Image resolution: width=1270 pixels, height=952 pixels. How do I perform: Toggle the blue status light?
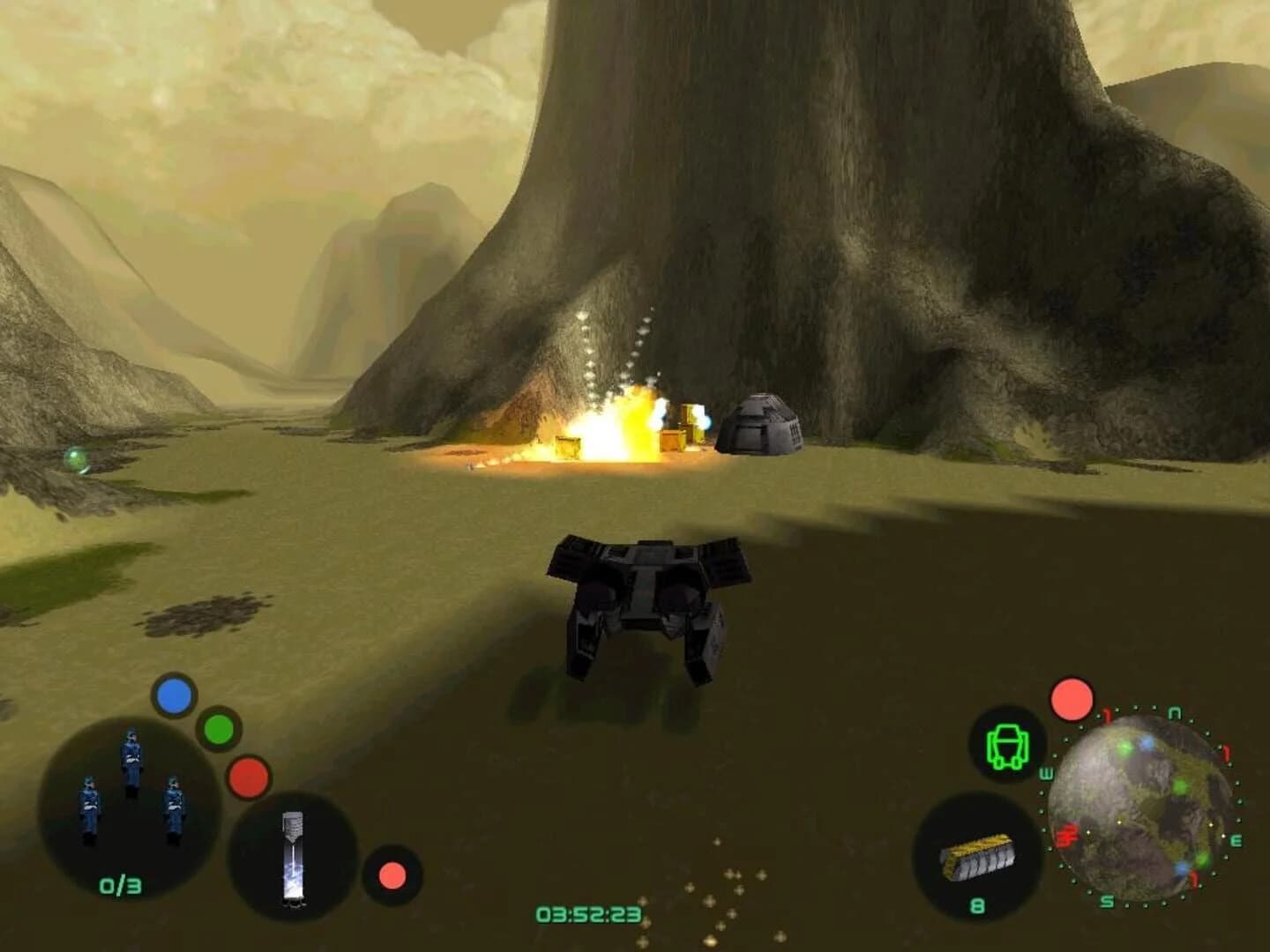[x=173, y=697]
